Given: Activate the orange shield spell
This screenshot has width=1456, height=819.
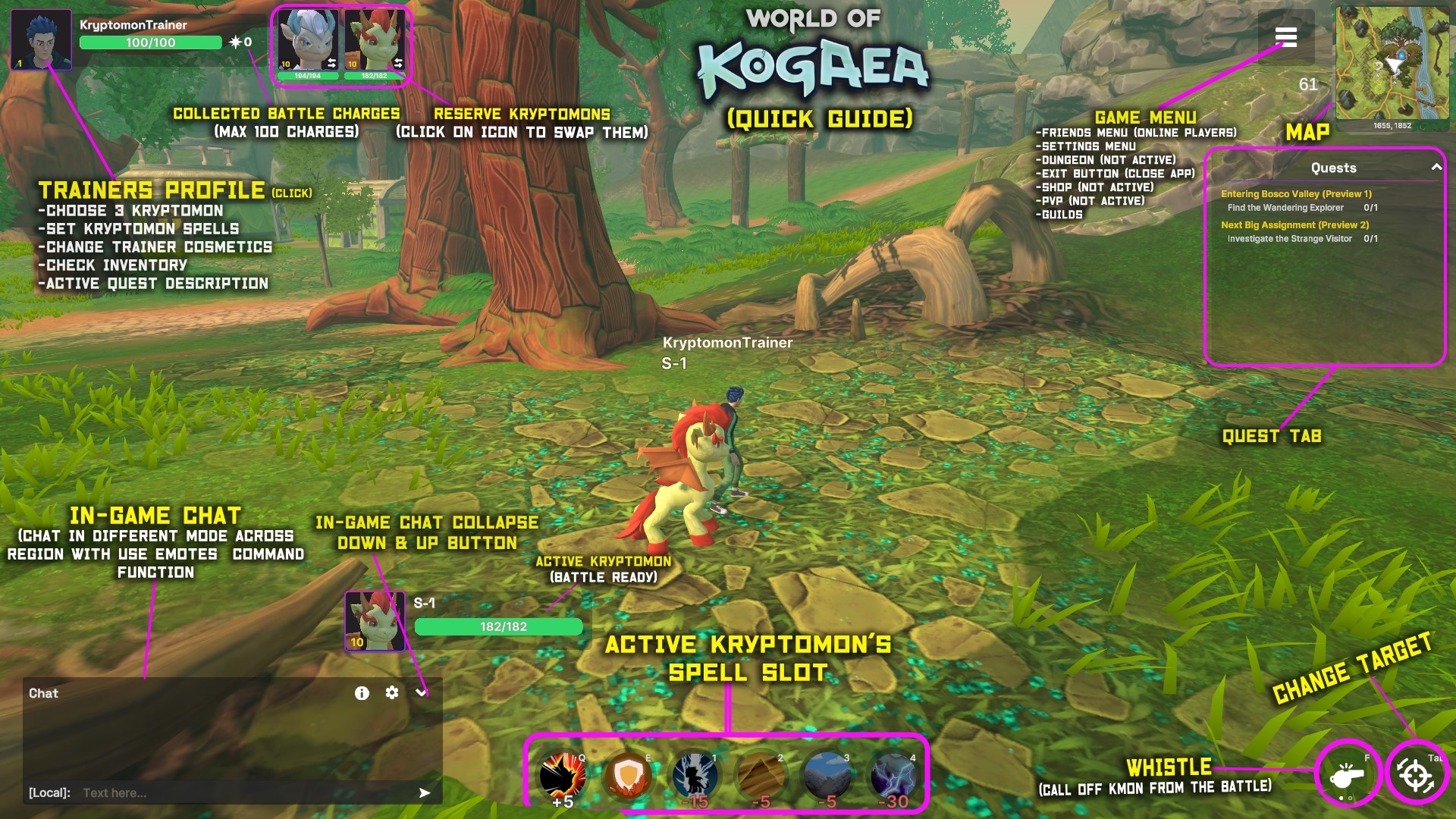Looking at the screenshot, I should coord(628,777).
